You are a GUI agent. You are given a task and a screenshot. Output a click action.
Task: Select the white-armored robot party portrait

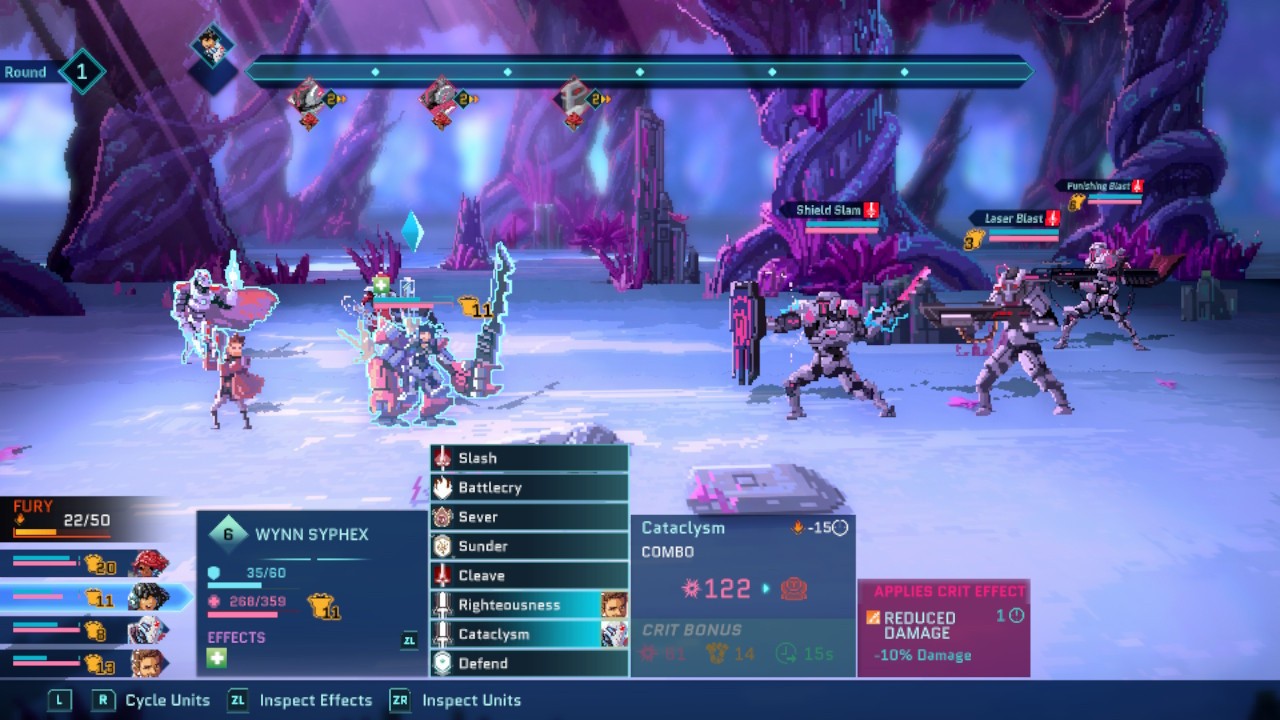coord(148,631)
